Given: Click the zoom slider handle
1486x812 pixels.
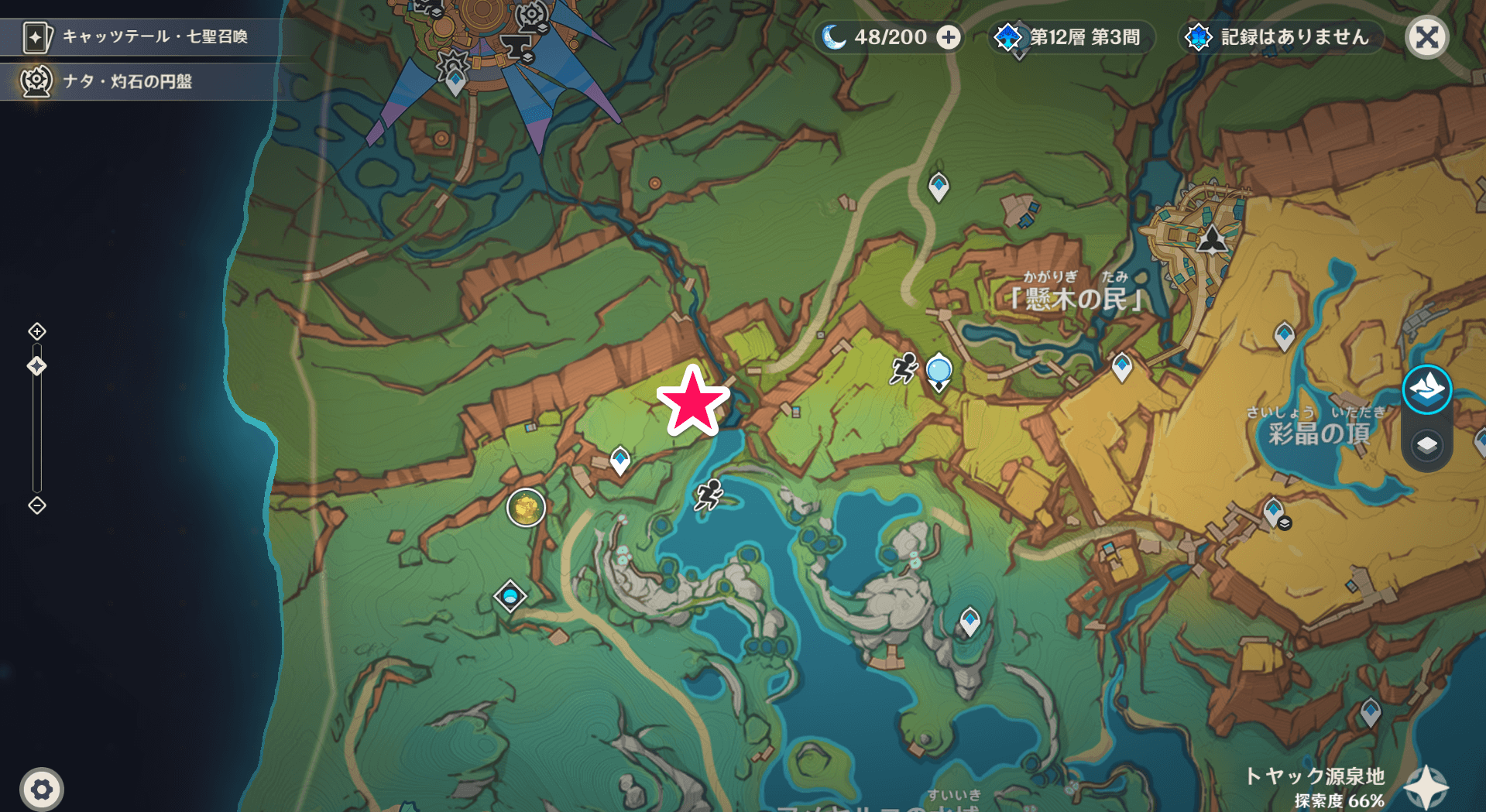Looking at the screenshot, I should (x=37, y=366).
